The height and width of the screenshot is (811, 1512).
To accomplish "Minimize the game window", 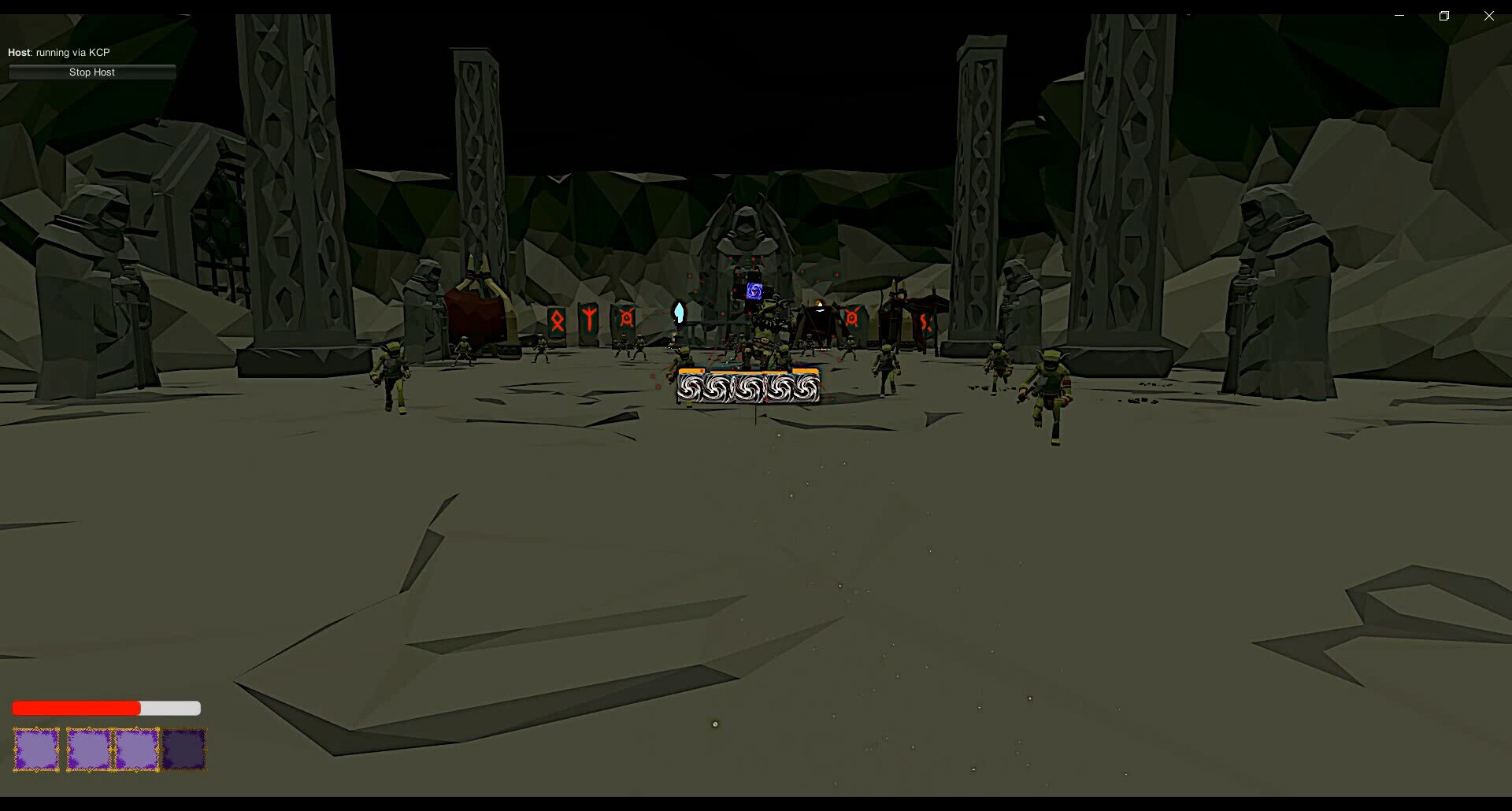I will point(1399,16).
